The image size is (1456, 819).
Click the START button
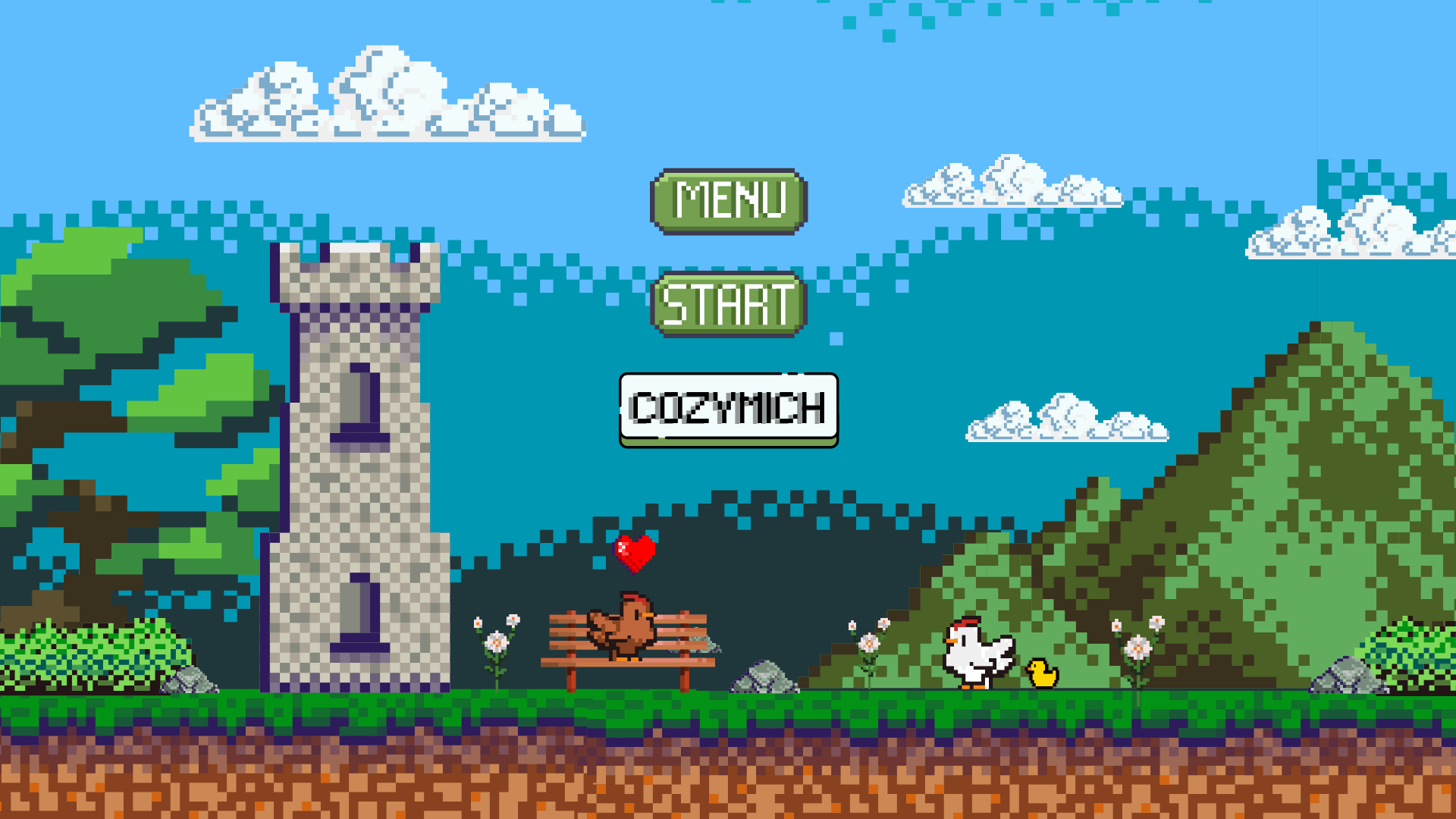729,304
